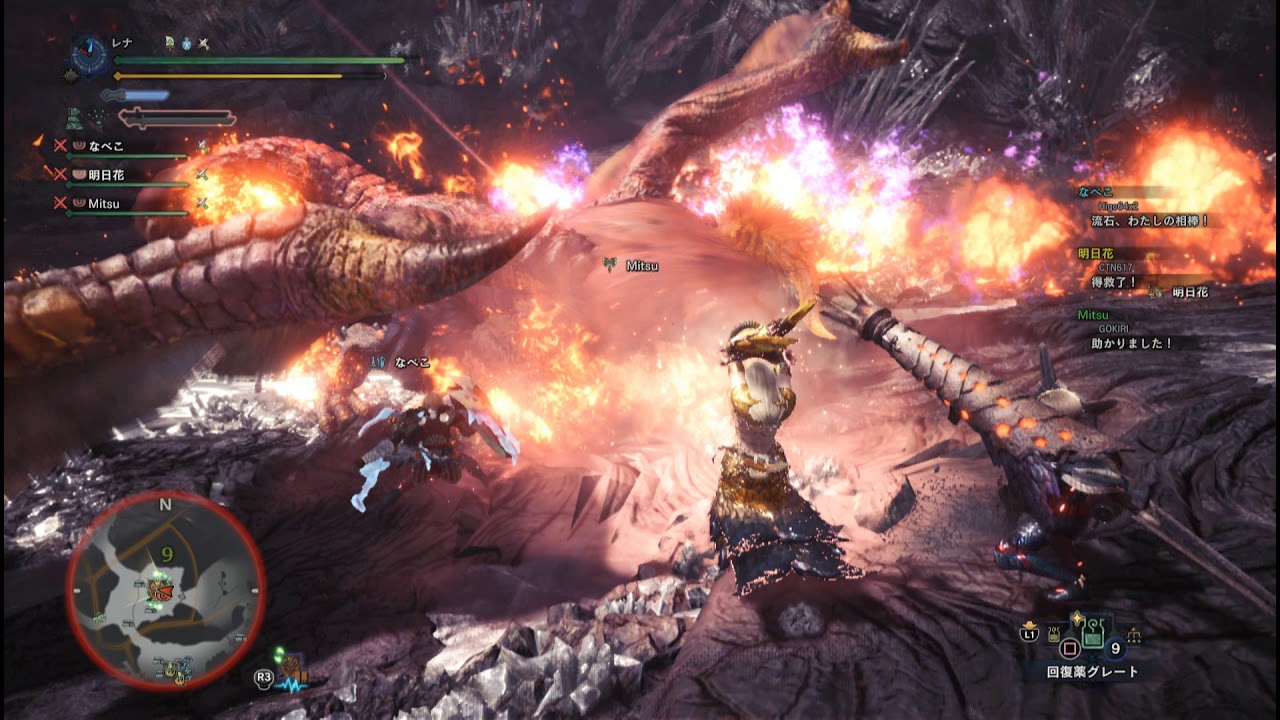Click the heartbeat monitor icon near the minimap
The height and width of the screenshot is (720, 1280).
(294, 685)
